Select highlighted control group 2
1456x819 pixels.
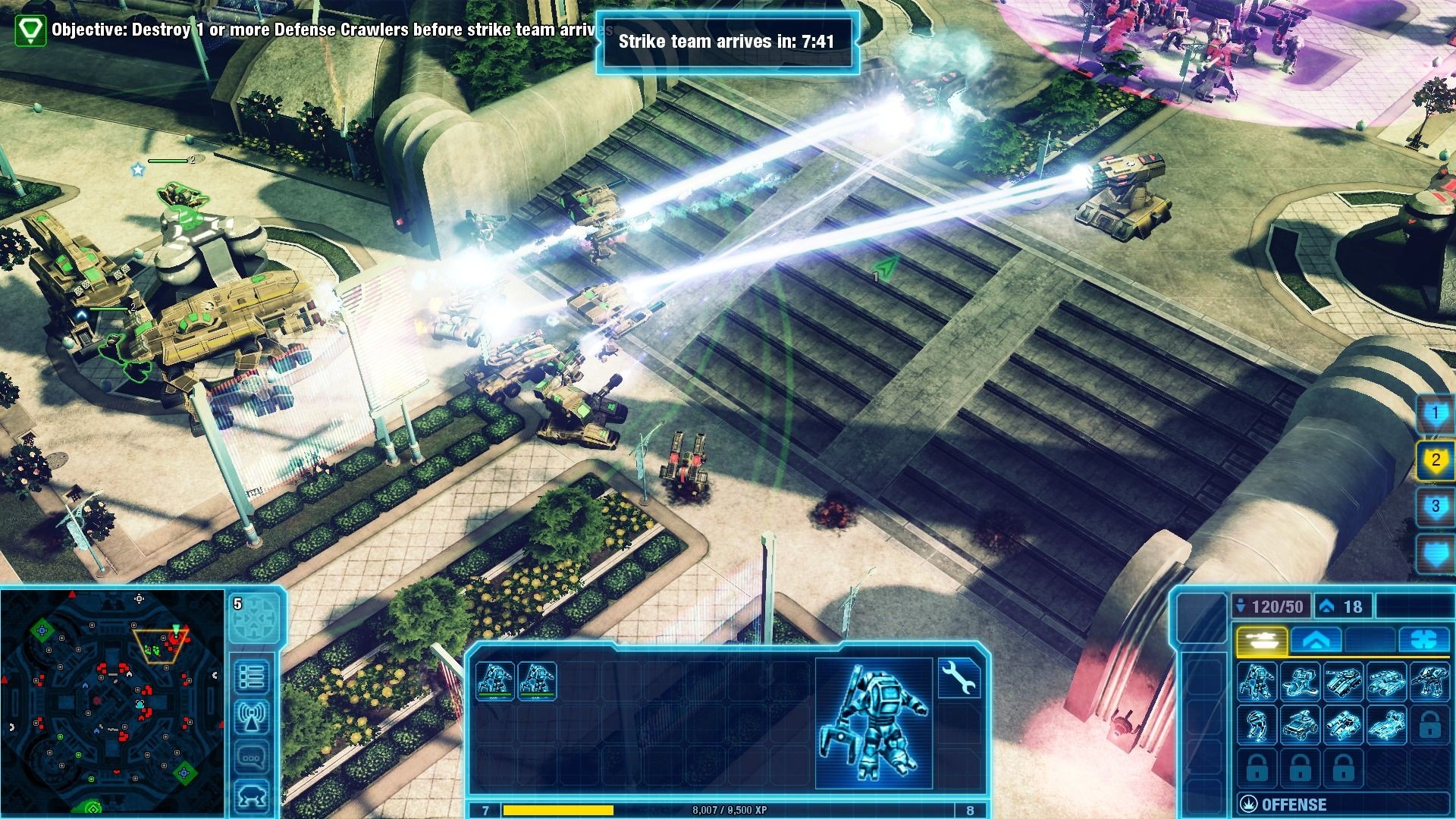[1435, 460]
